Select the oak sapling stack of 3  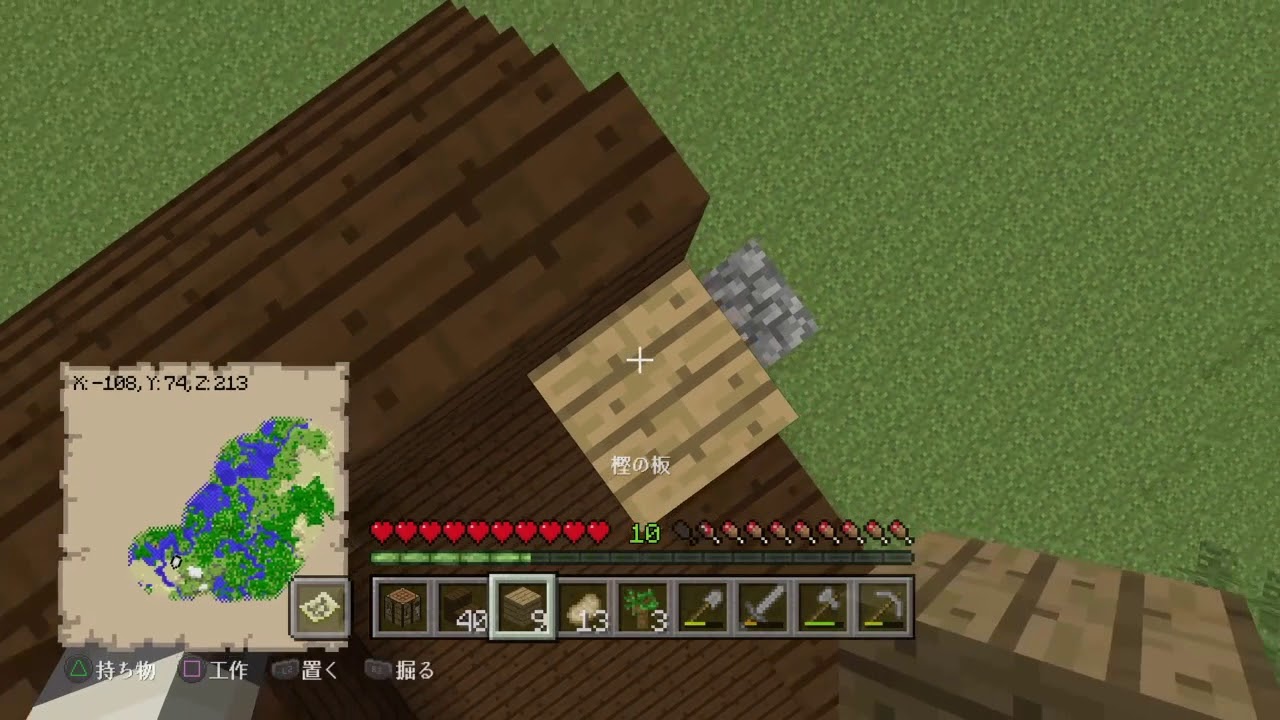[x=643, y=605]
